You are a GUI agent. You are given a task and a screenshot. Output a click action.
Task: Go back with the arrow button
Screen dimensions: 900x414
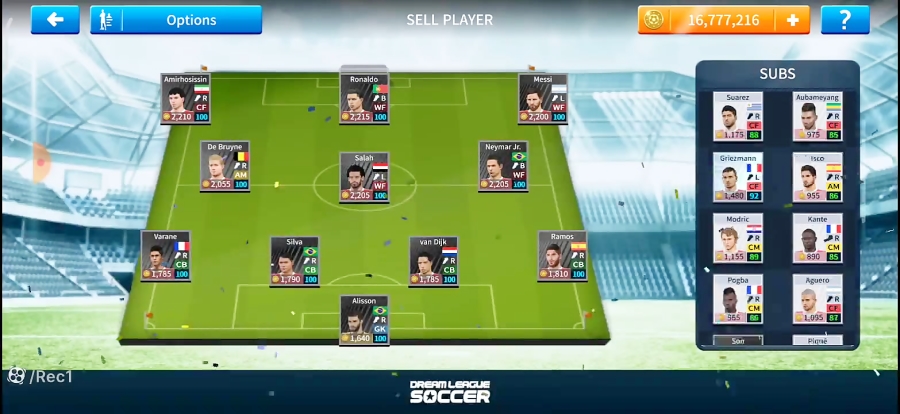pyautogui.click(x=55, y=20)
